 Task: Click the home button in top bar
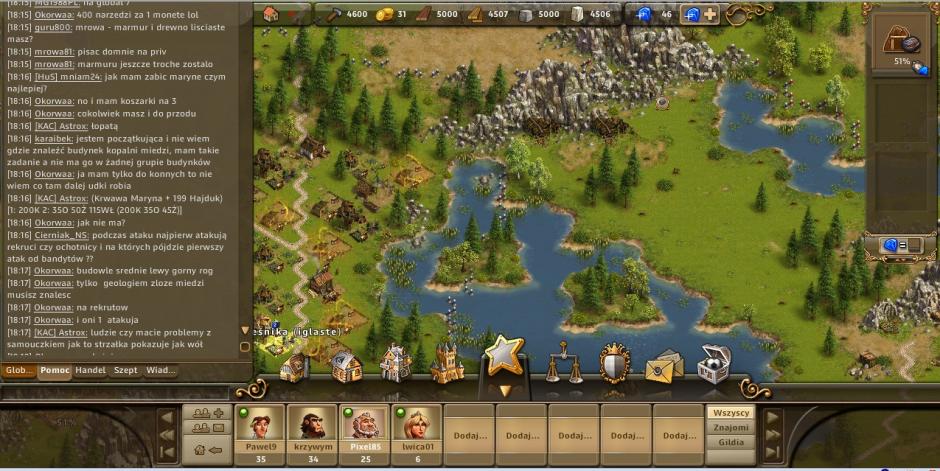[271, 14]
